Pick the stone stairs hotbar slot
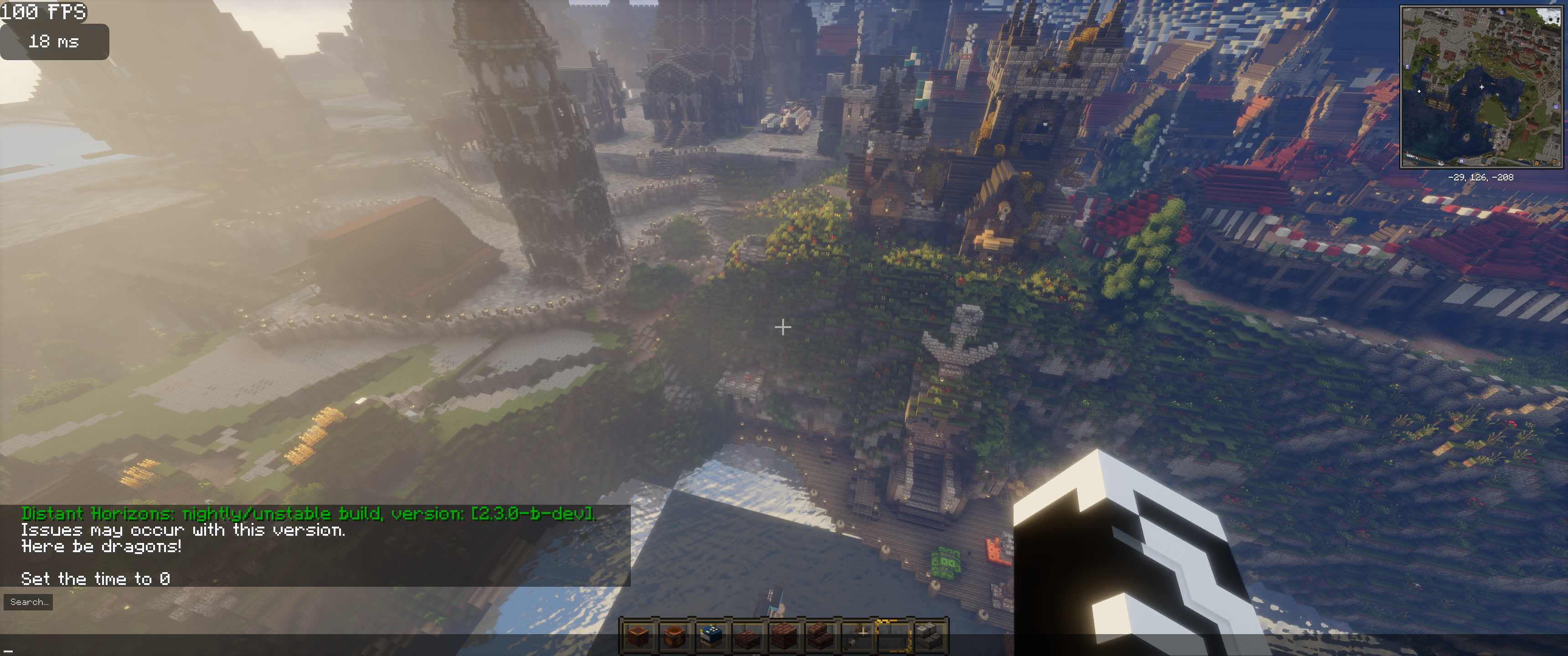The height and width of the screenshot is (656, 1568). pos(929,636)
